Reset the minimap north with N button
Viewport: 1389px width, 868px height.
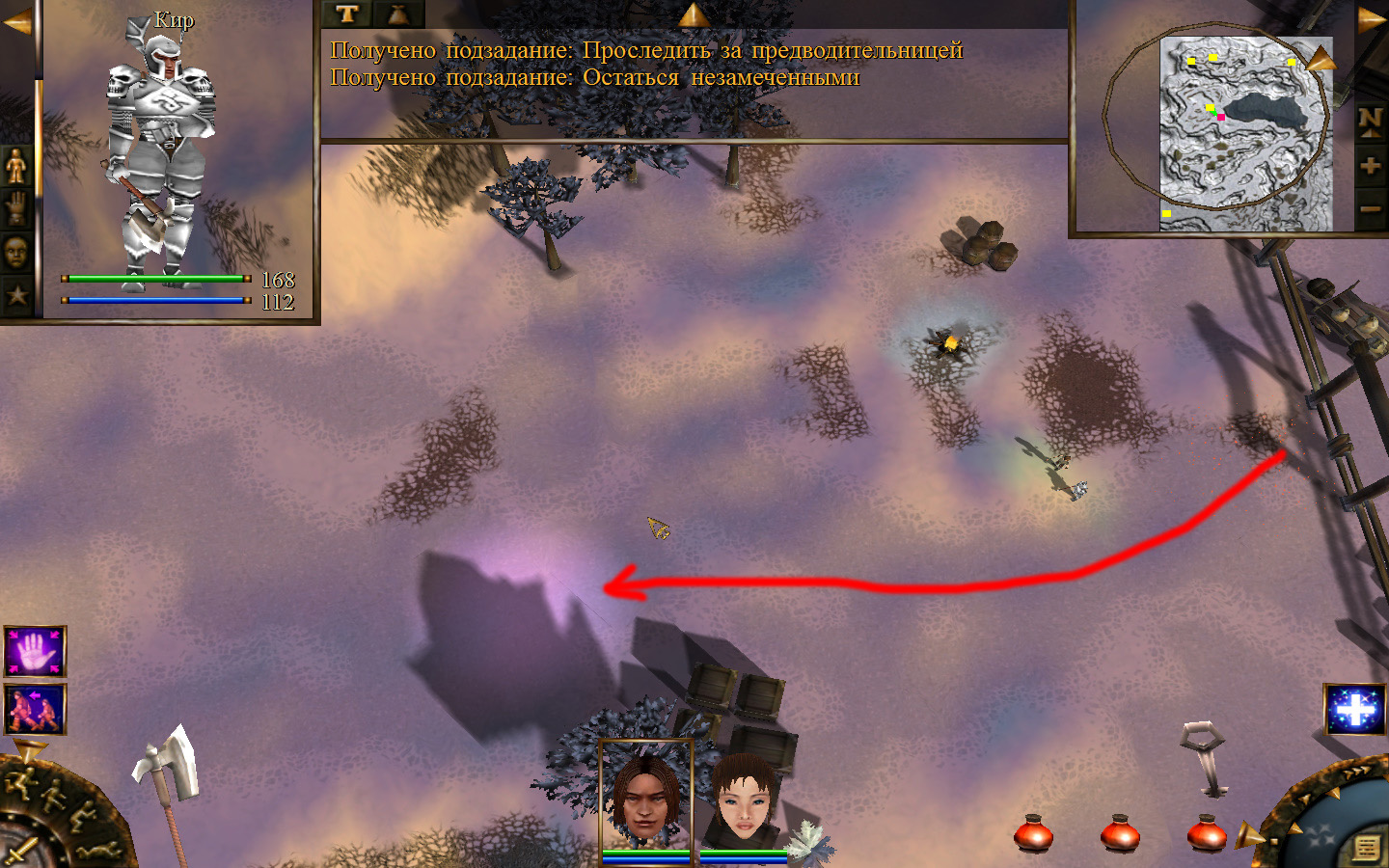point(1371,120)
